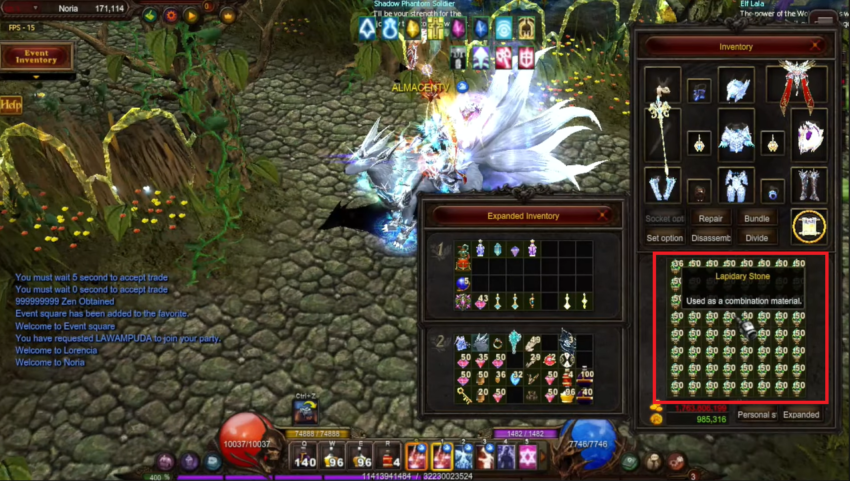850x481 pixels.
Task: Select the equipped chest armor slot
Action: [735, 136]
